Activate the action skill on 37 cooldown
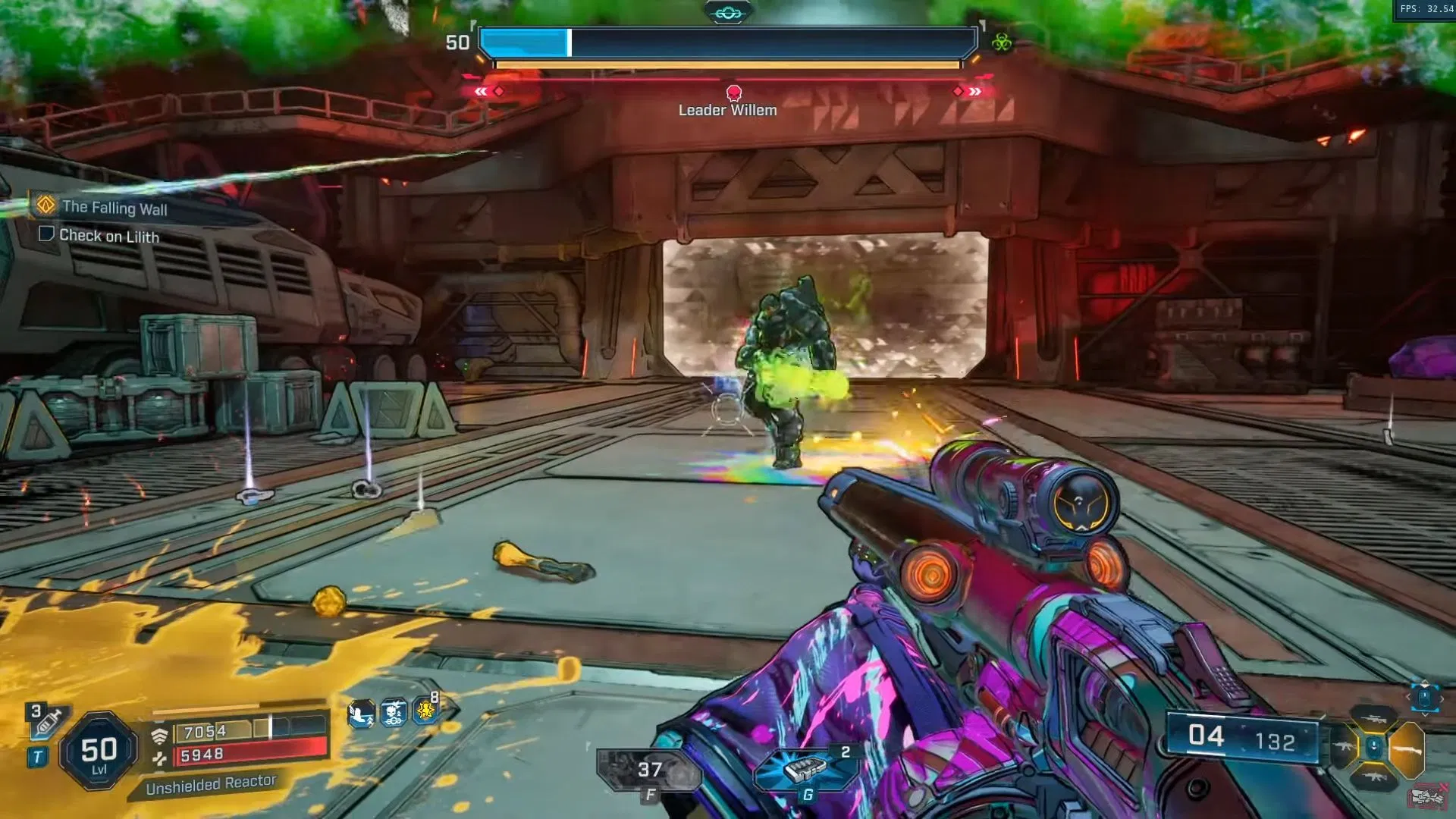 pos(649,771)
